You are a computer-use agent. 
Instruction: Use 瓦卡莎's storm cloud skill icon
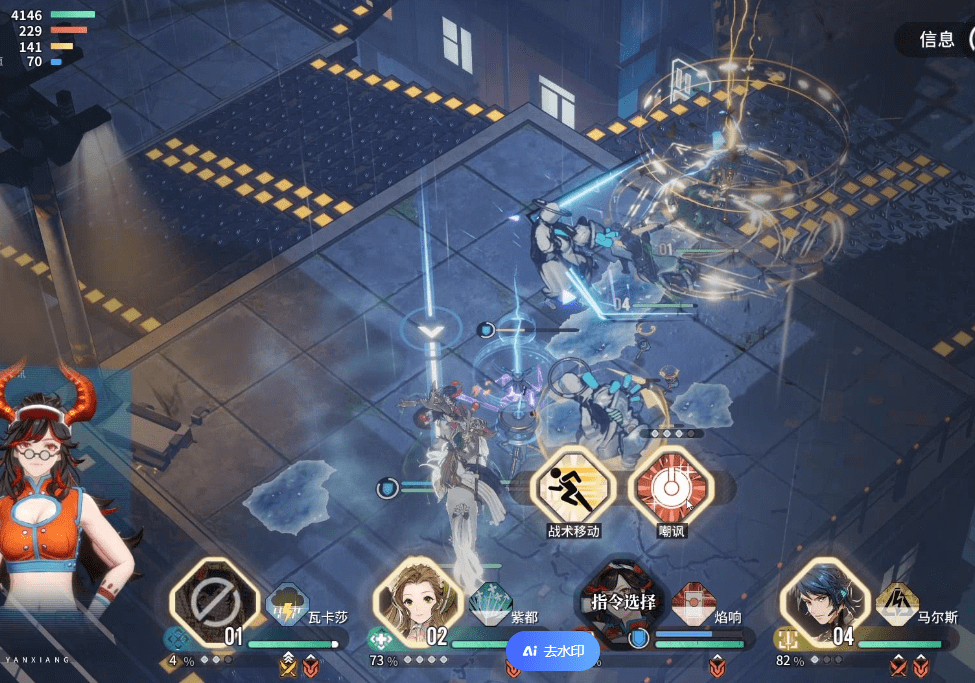coord(288,604)
